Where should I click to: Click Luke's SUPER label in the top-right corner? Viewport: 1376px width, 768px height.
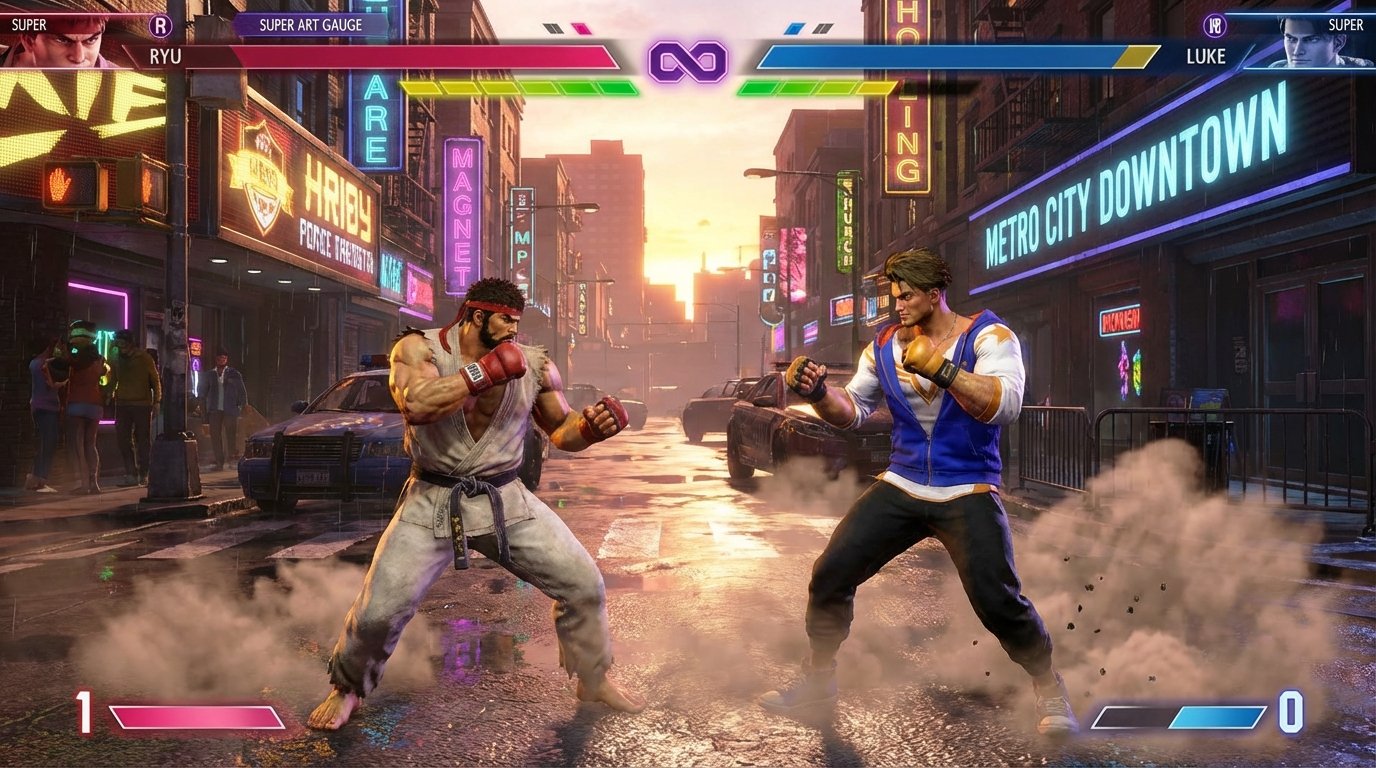pos(1346,23)
